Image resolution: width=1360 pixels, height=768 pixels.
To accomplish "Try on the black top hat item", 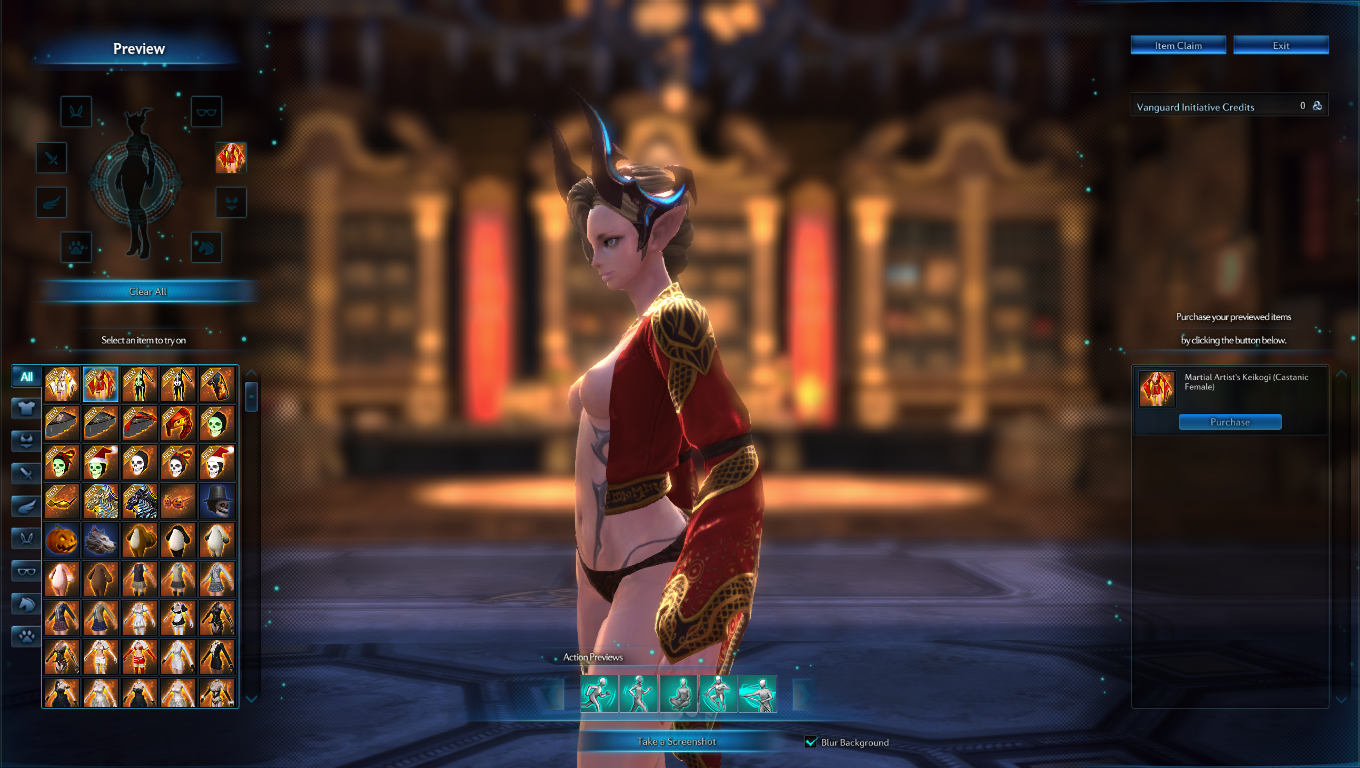I will pos(217,501).
